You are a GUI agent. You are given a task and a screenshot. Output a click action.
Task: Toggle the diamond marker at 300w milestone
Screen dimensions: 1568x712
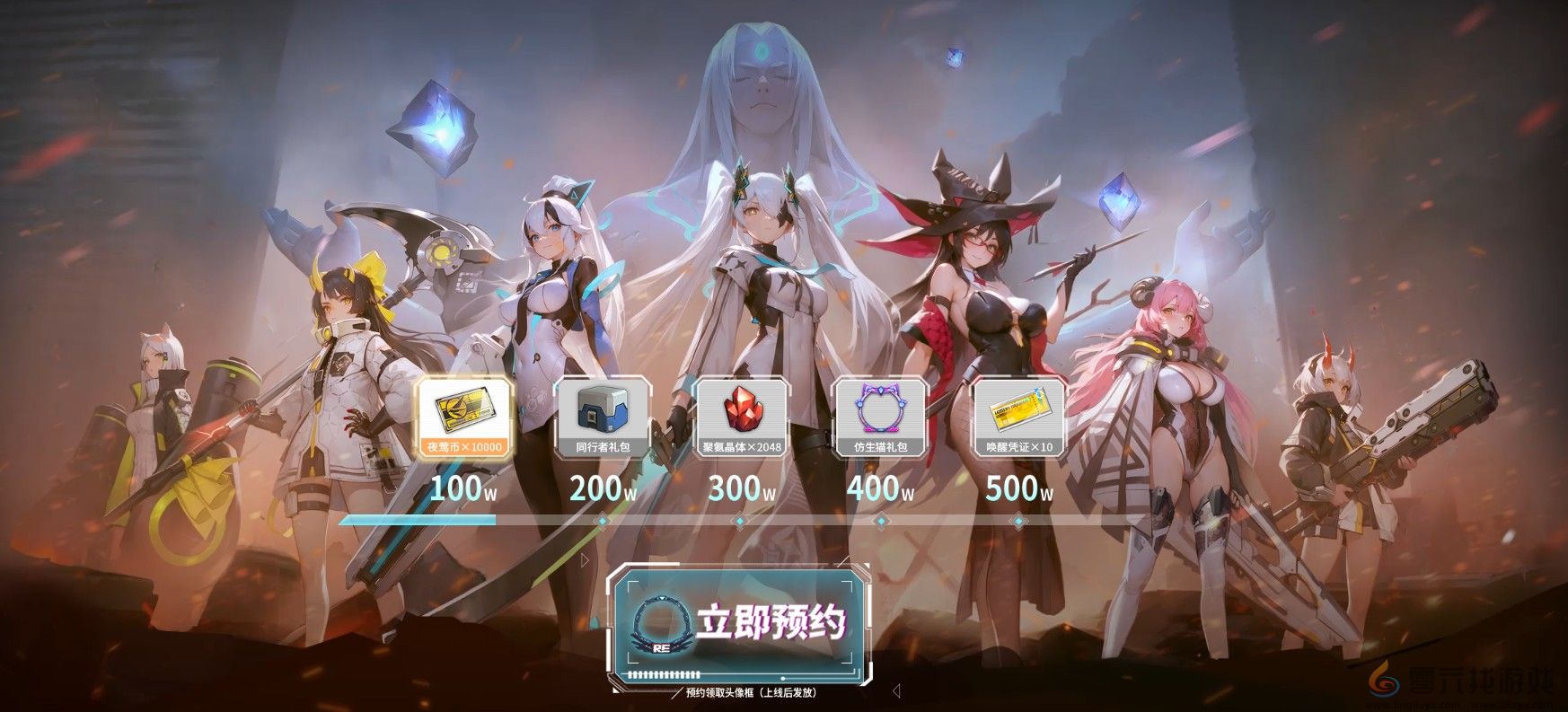[738, 519]
